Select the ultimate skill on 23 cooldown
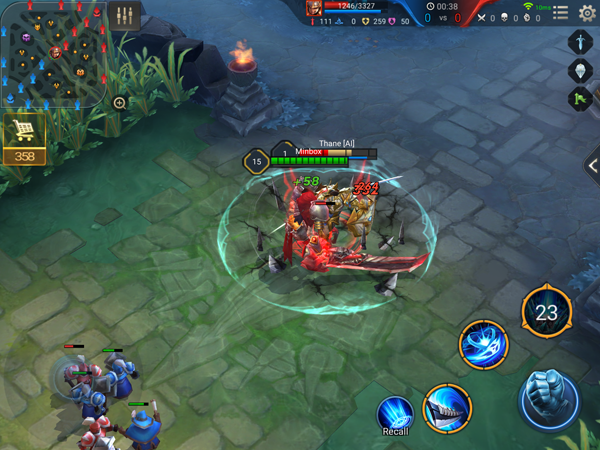The width and height of the screenshot is (600, 450). (x=546, y=313)
